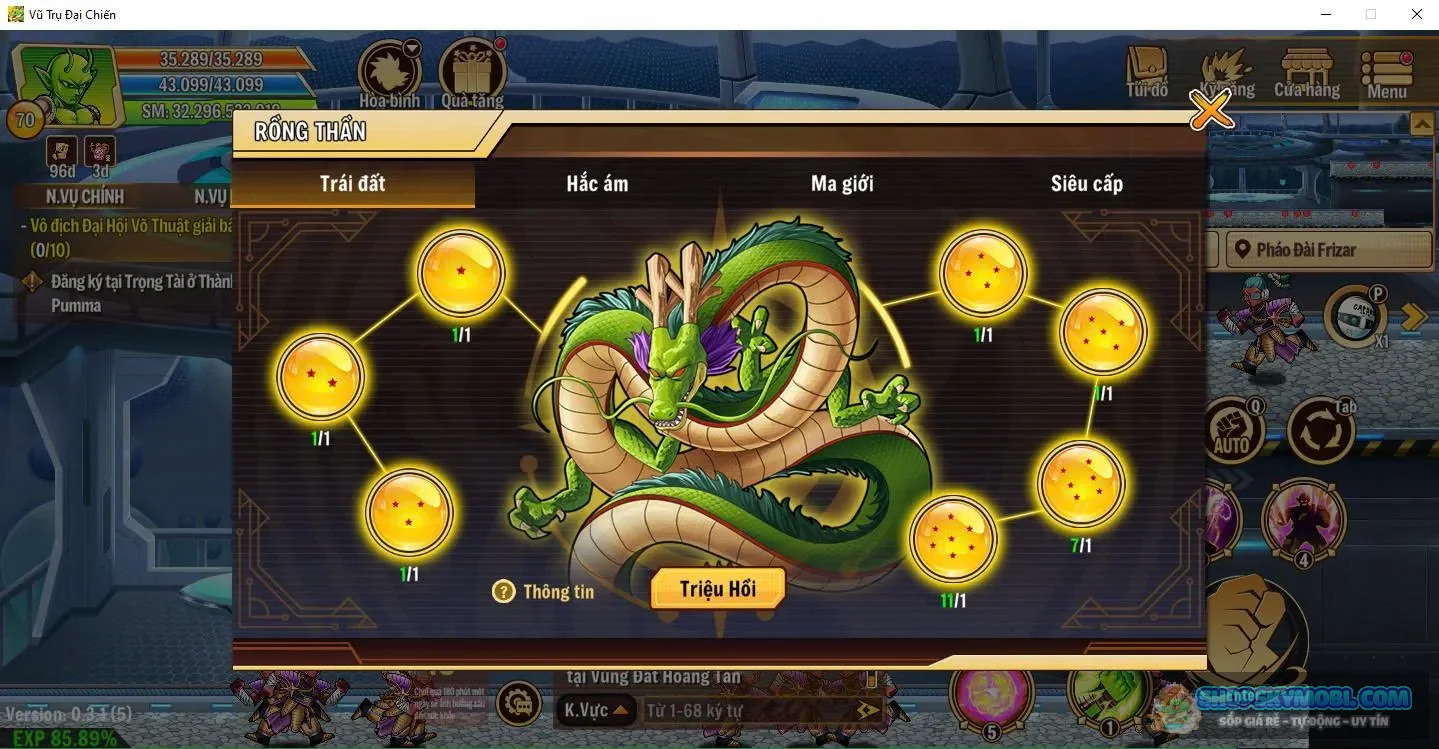
Task: Click the Tab target-switch skill icon
Action: point(1322,427)
